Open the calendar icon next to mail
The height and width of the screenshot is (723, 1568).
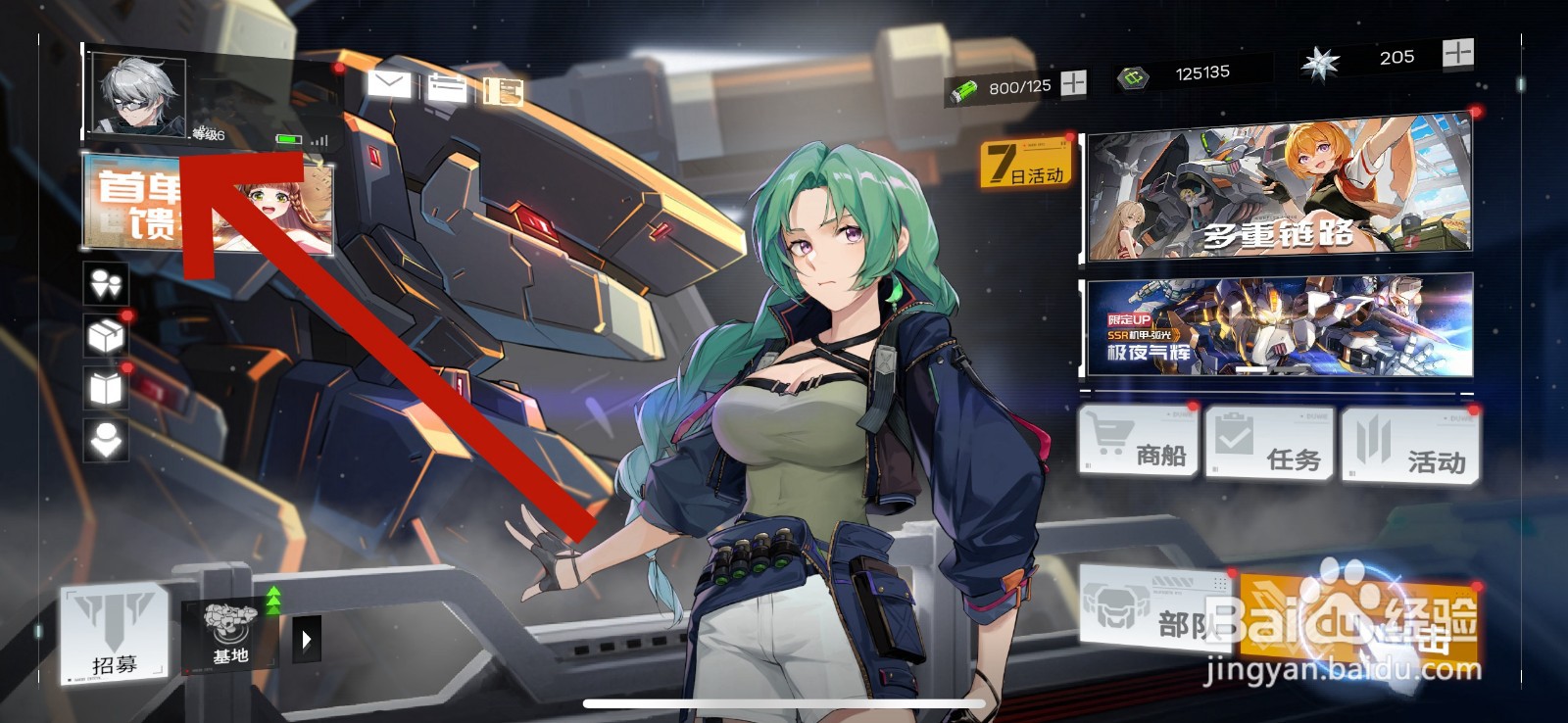(x=447, y=88)
